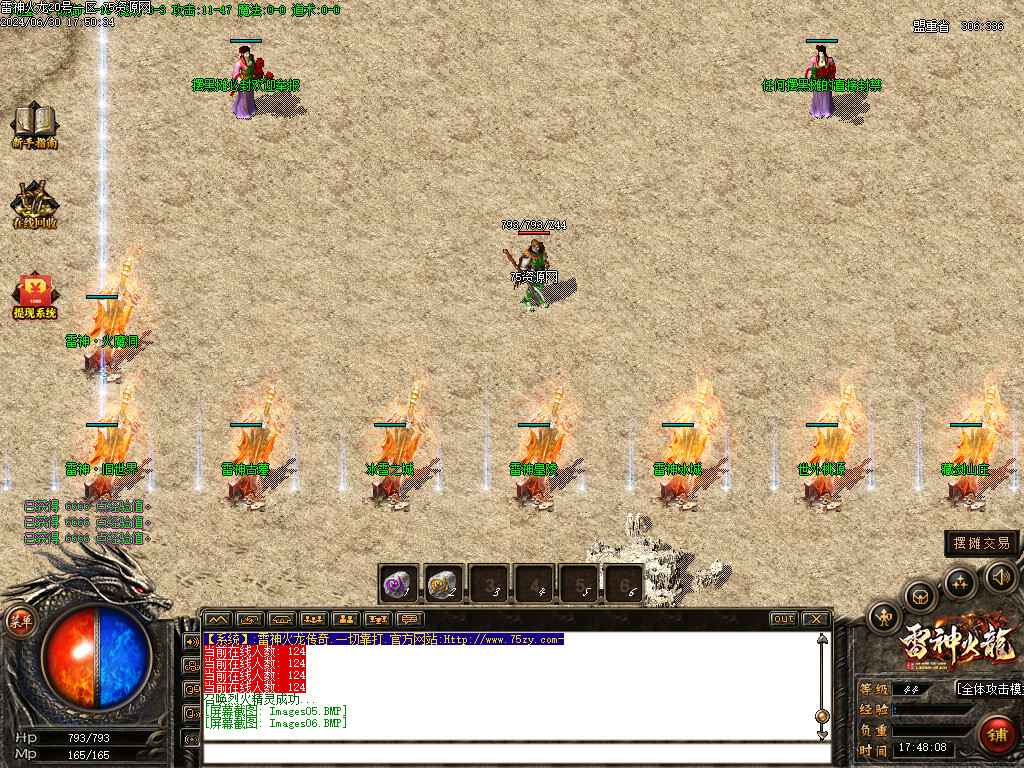This screenshot has width=1024, height=768.
Task: Close the chat window with X
Action: click(816, 619)
